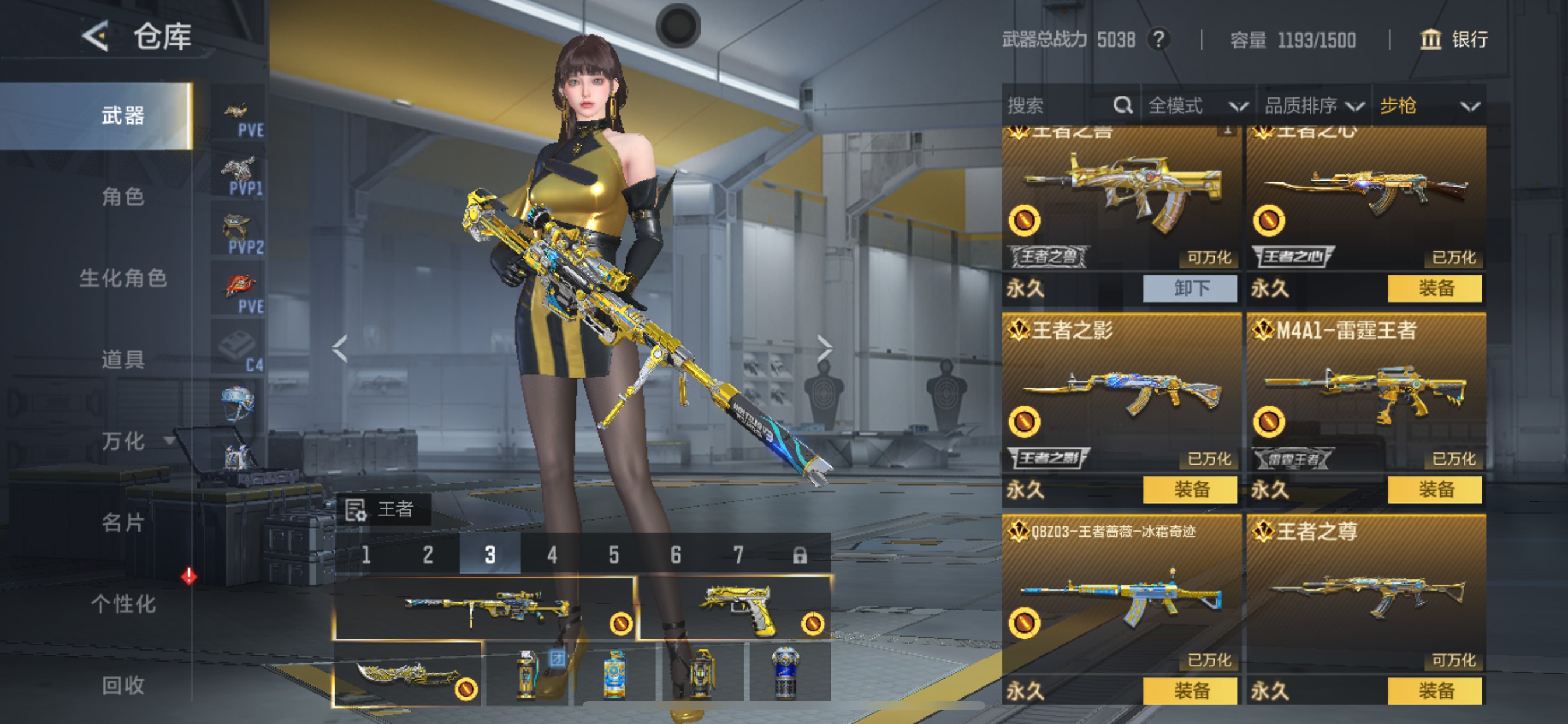Select the 道具 category
This screenshot has height=724, width=1568.
(x=123, y=360)
